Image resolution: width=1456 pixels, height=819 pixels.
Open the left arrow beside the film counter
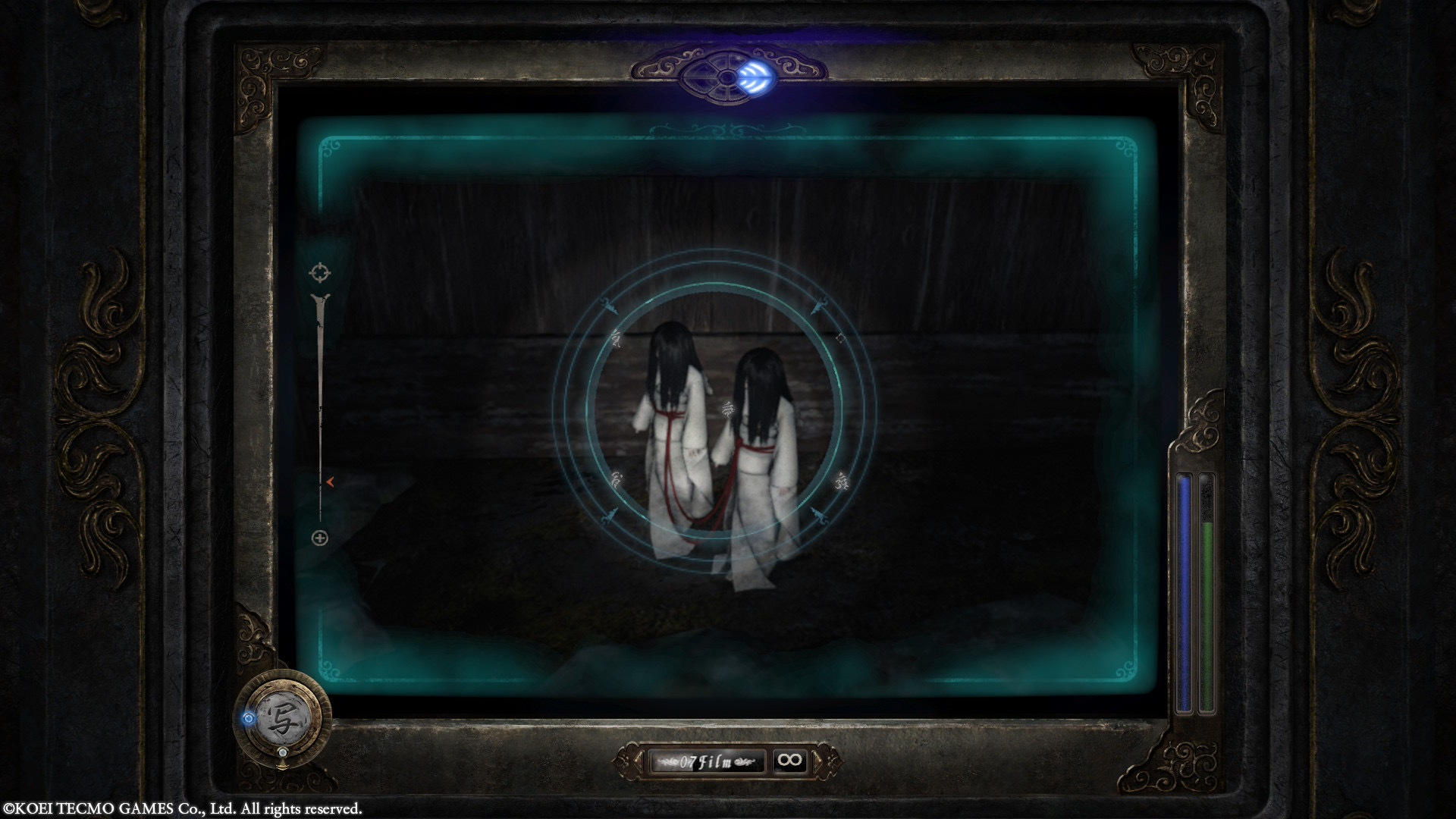coord(639,761)
